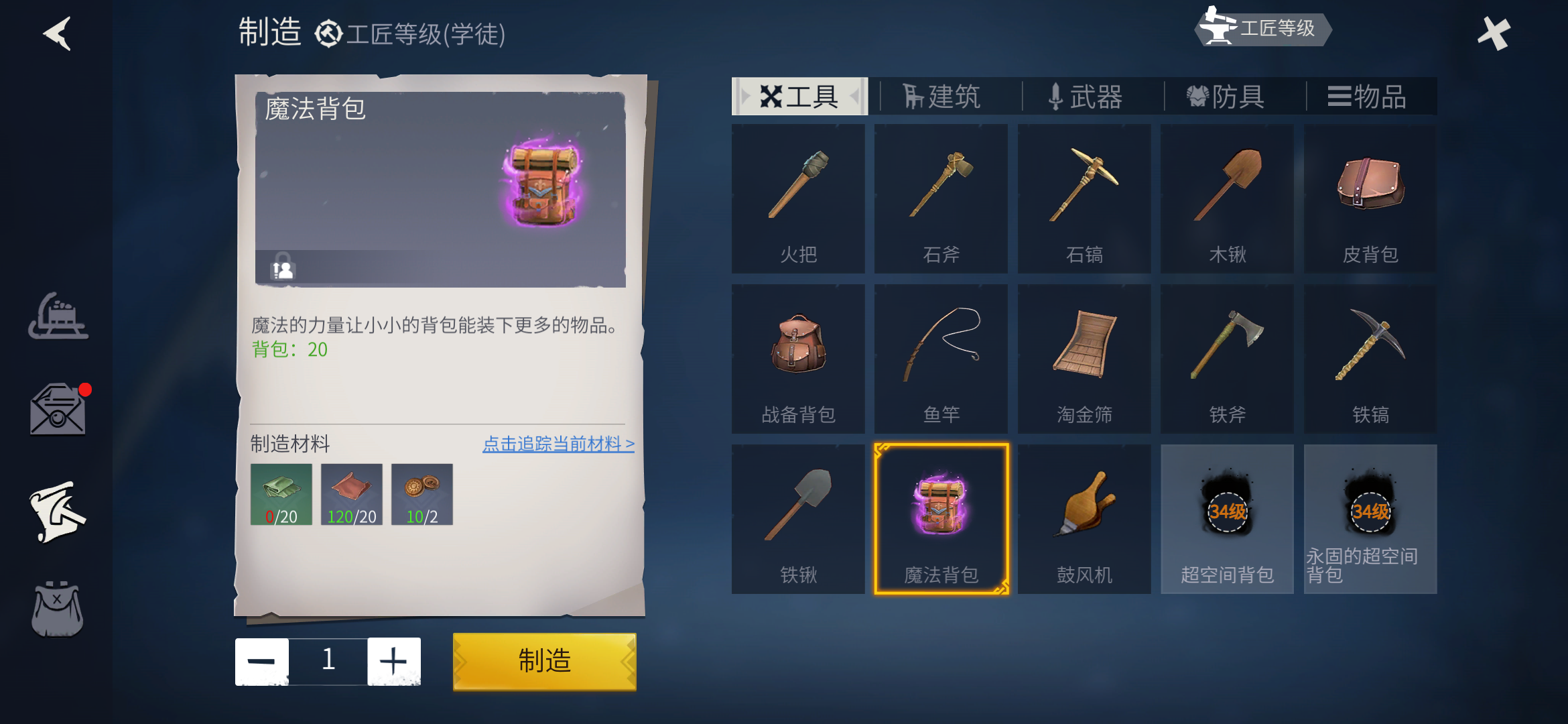
Task: Choose the 石镐 stone pickaxe
Action: [x=1084, y=198]
